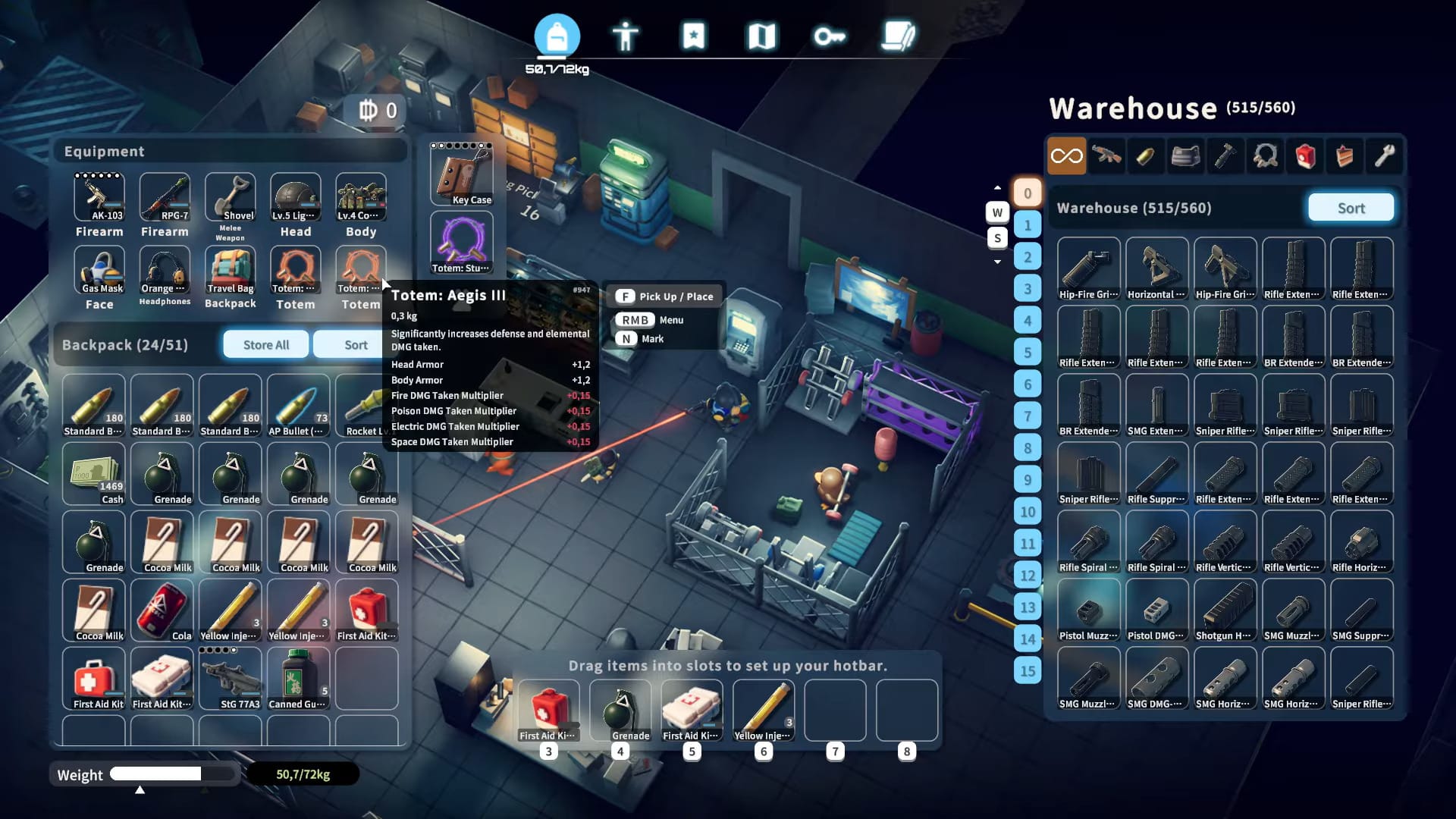Select the AK-103 firearm slot
The height and width of the screenshot is (819, 1456).
click(x=99, y=197)
